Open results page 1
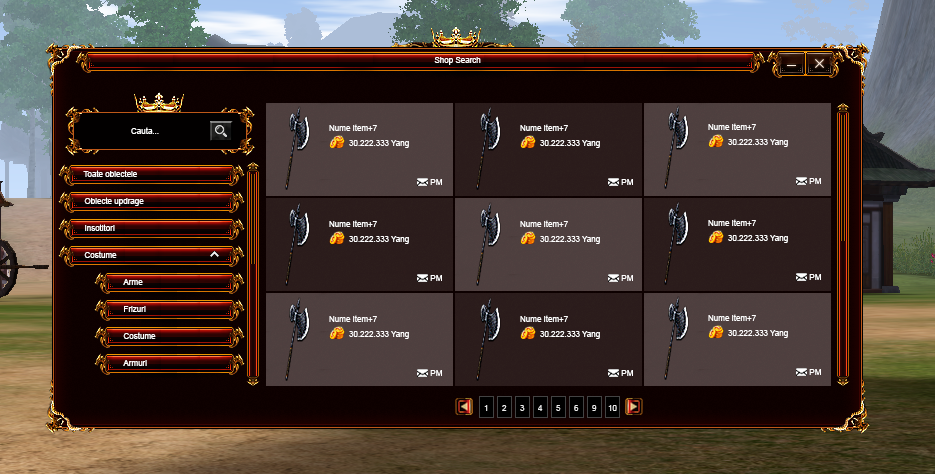The image size is (935, 474). [x=486, y=407]
